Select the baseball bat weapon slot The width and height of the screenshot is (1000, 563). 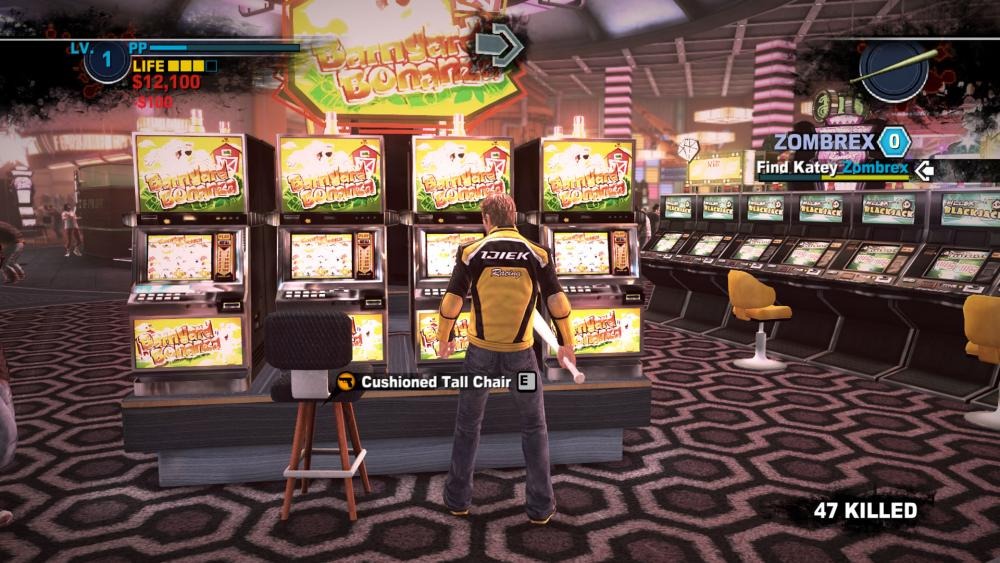892,70
